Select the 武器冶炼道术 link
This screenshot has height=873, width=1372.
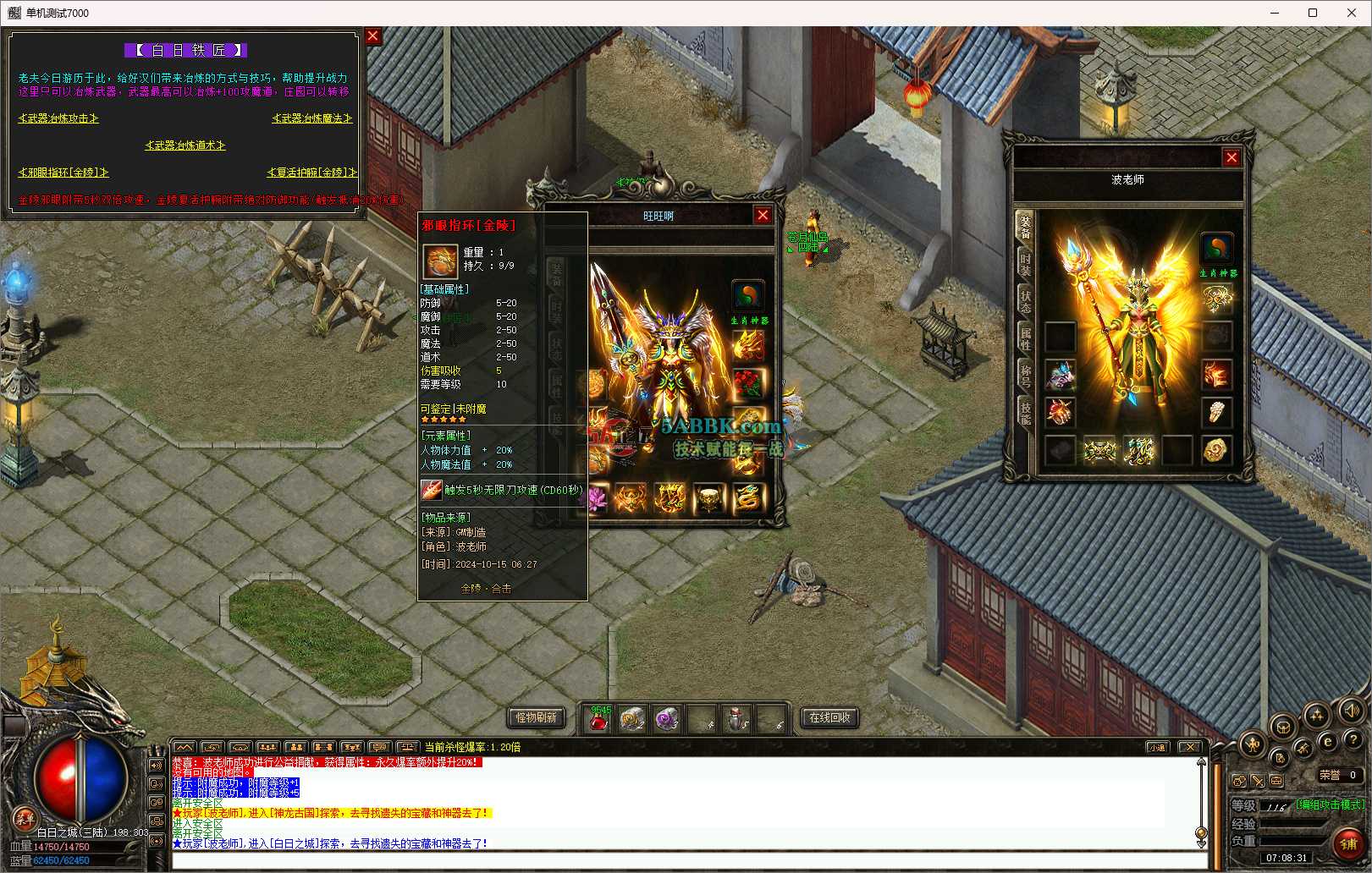[185, 145]
